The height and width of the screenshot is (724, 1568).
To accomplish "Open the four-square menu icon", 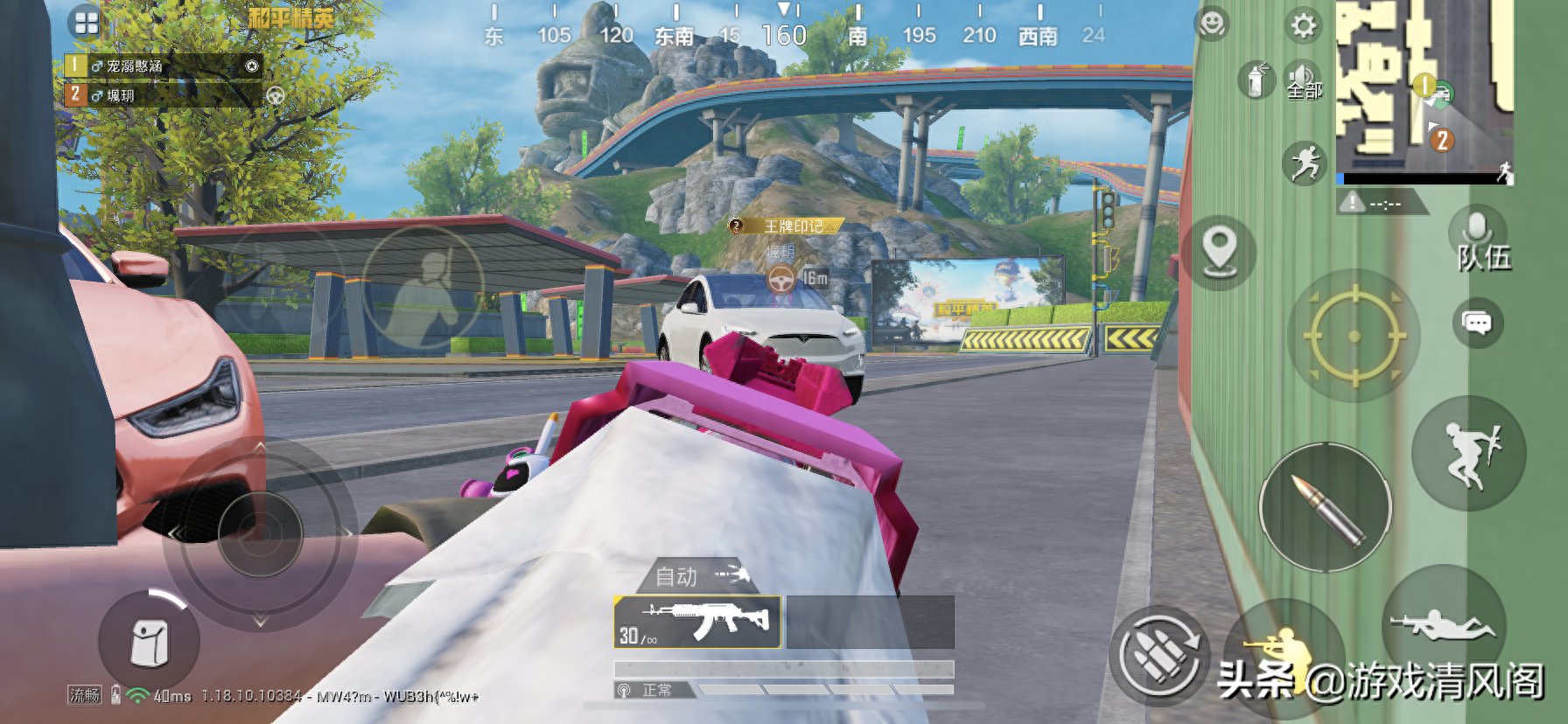I will 87,24.
